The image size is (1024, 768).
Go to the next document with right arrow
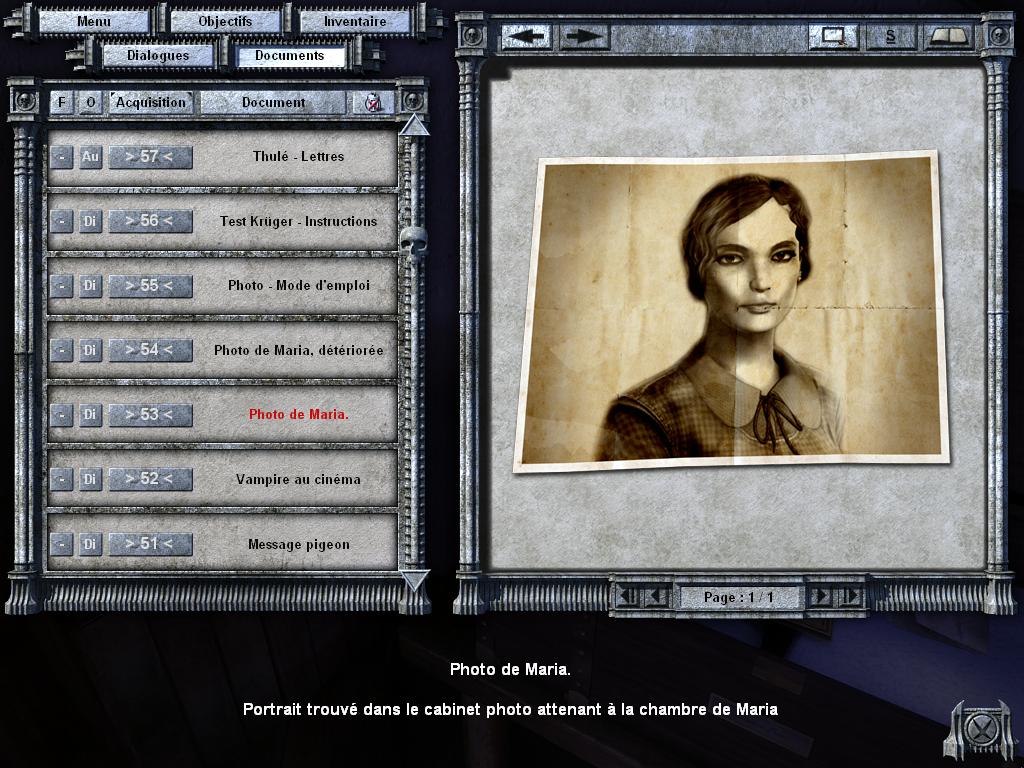point(583,36)
